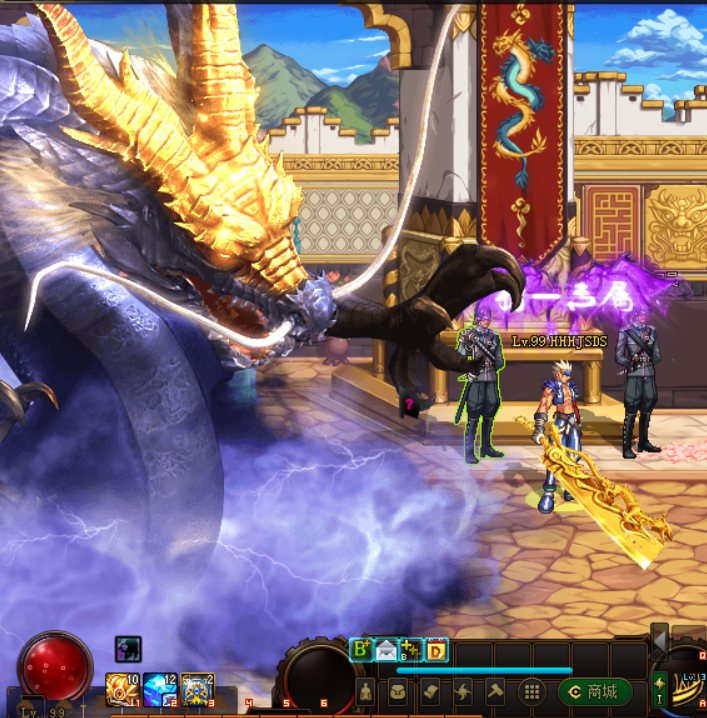Click the yellow plus-signs notification icon

[411, 650]
